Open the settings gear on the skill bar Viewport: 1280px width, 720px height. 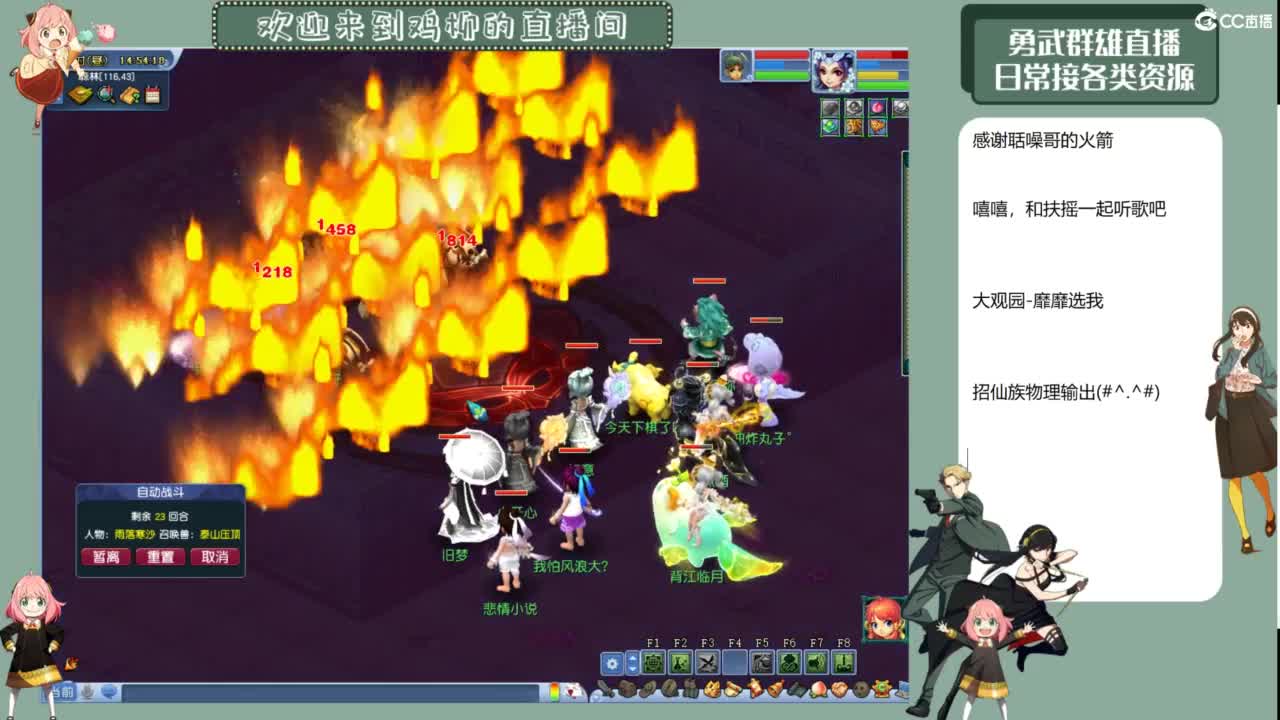click(x=612, y=663)
